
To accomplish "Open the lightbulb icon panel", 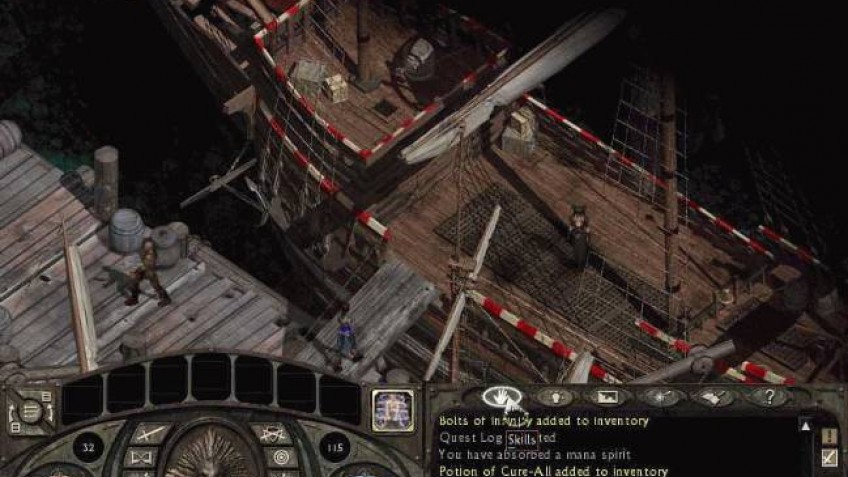I will [555, 397].
